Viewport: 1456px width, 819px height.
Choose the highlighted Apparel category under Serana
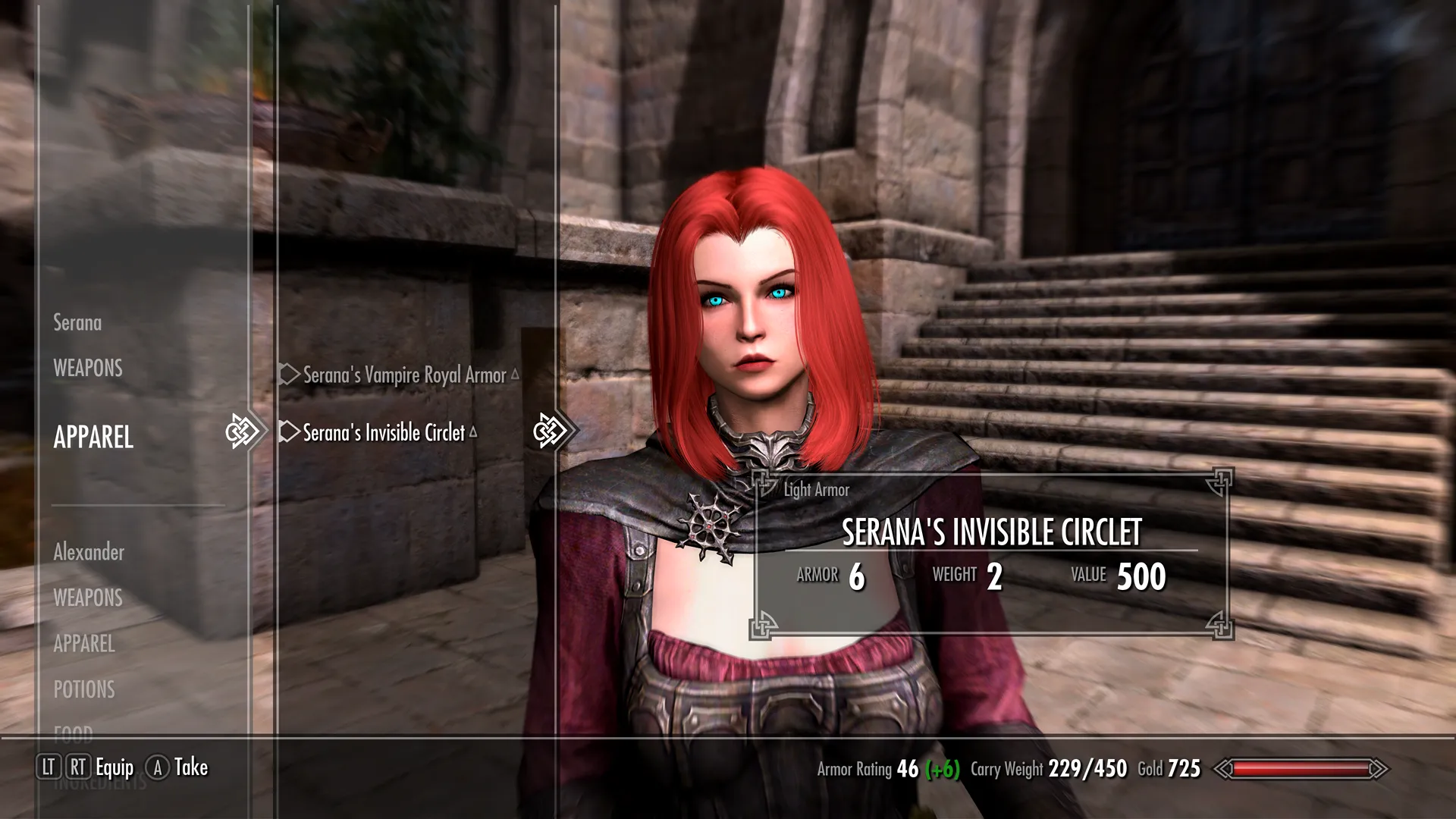(x=93, y=437)
